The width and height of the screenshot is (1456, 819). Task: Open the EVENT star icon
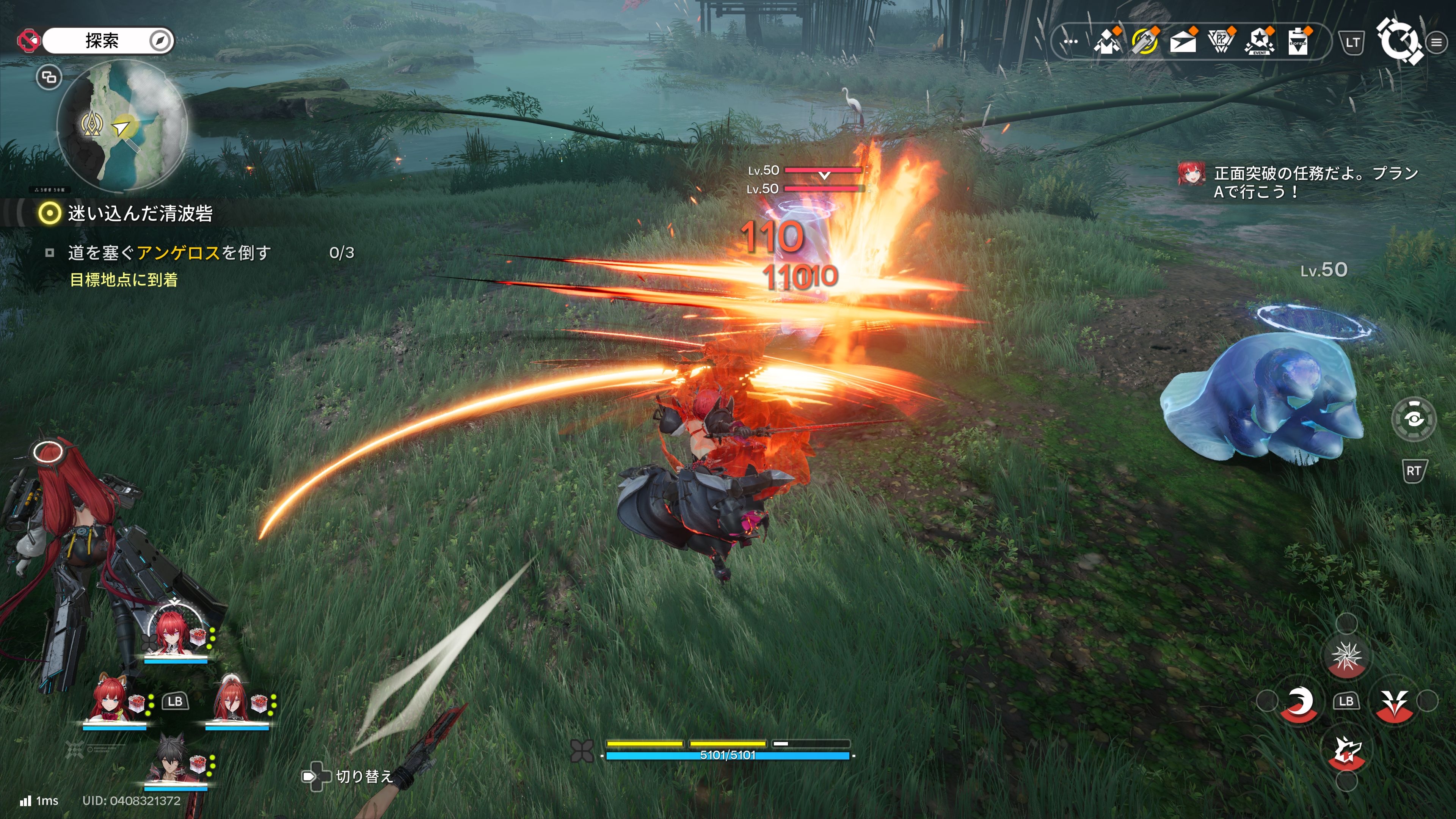pyautogui.click(x=1259, y=41)
